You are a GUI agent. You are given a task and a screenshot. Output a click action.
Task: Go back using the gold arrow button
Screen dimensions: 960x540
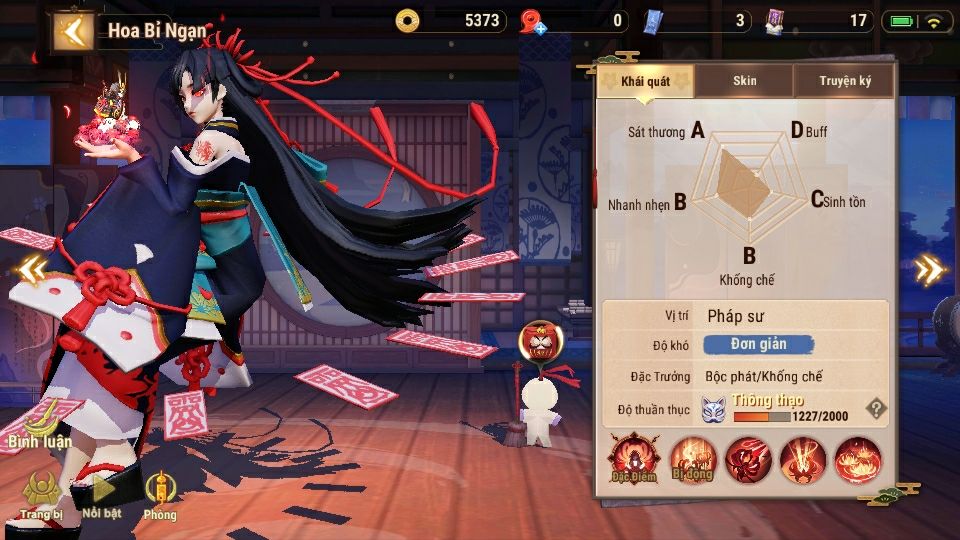72,31
